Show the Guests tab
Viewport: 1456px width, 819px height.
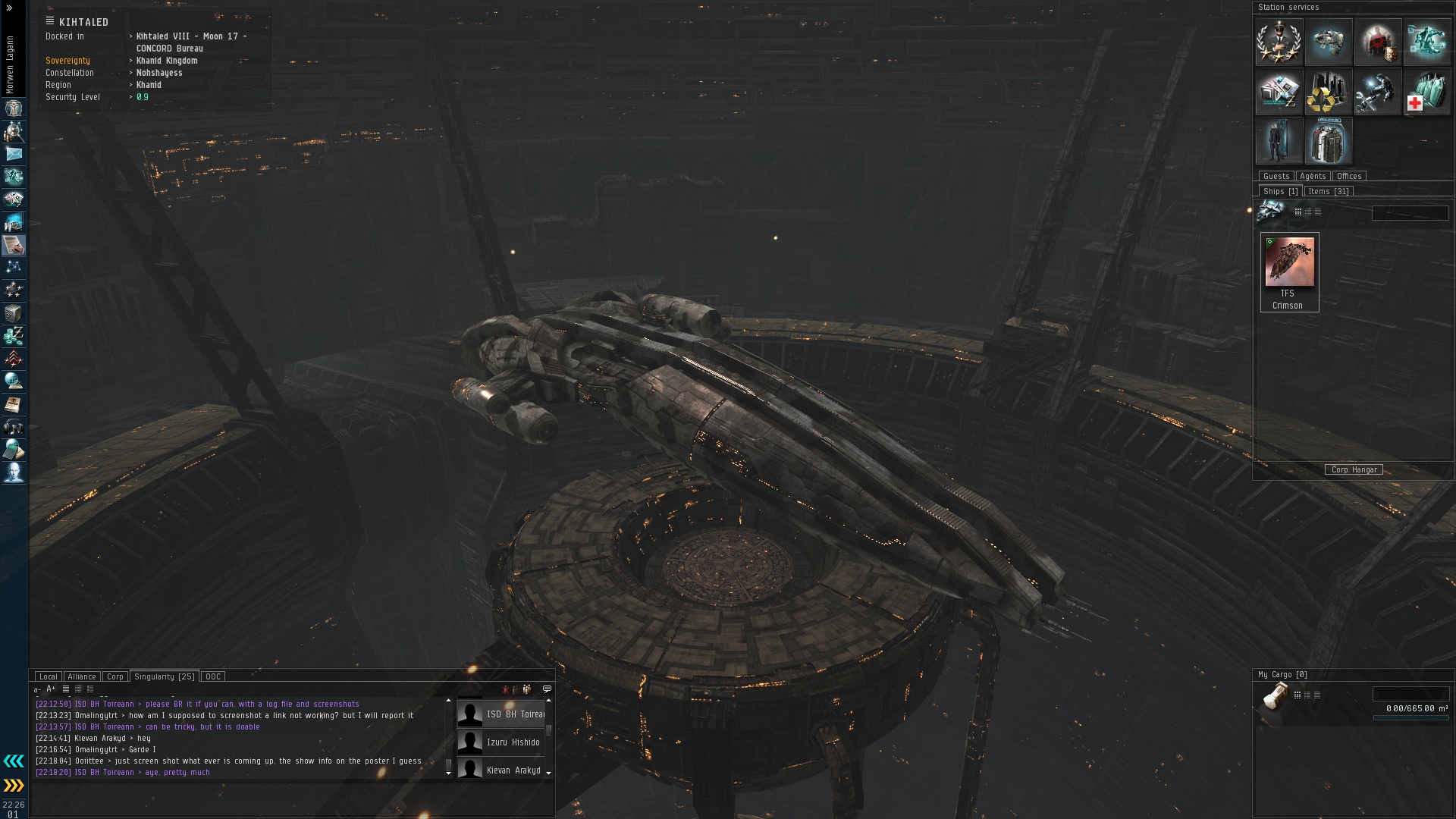[1276, 176]
